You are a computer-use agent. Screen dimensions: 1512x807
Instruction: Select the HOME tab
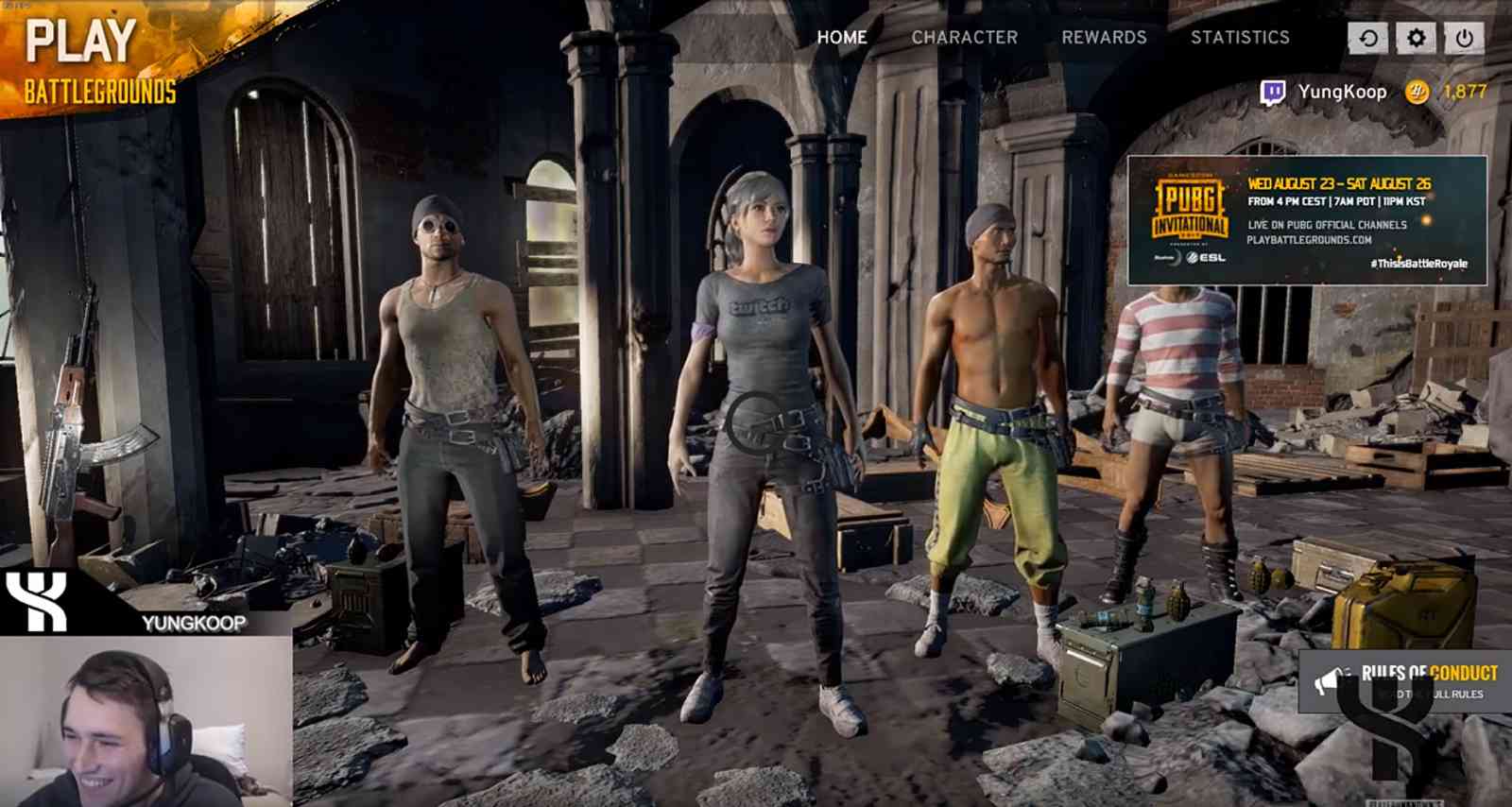(843, 38)
